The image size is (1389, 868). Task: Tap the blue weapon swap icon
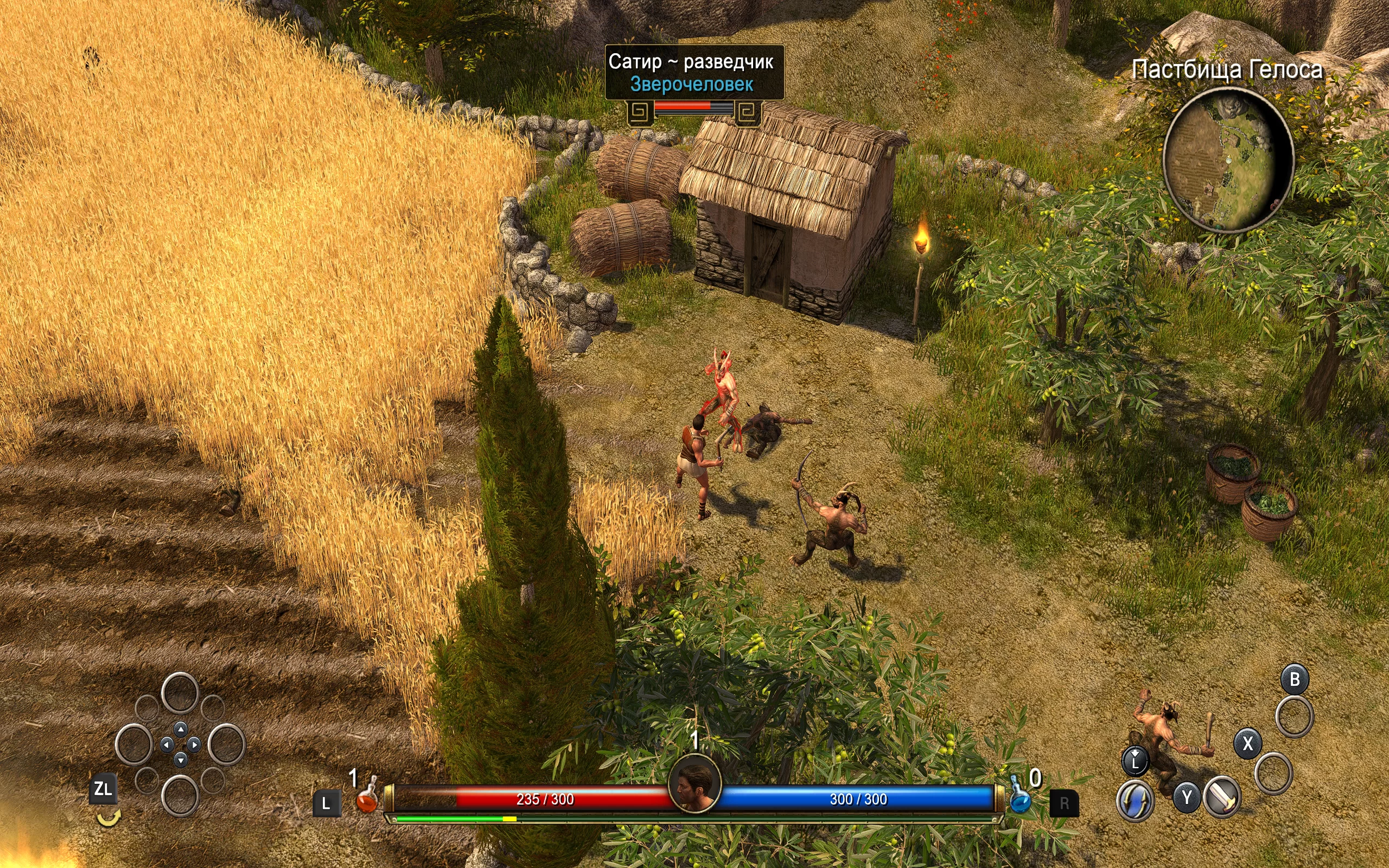1135,800
